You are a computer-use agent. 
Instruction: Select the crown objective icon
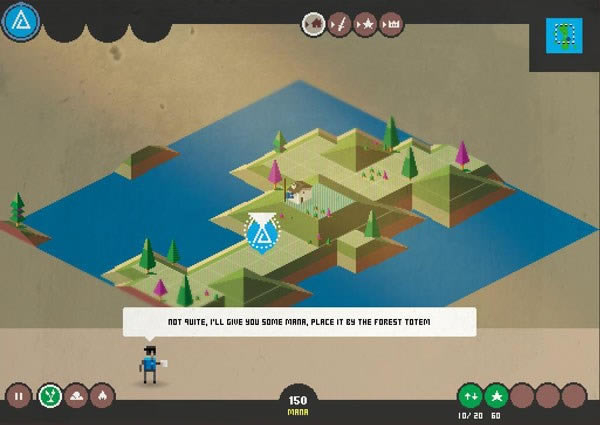[x=391, y=24]
